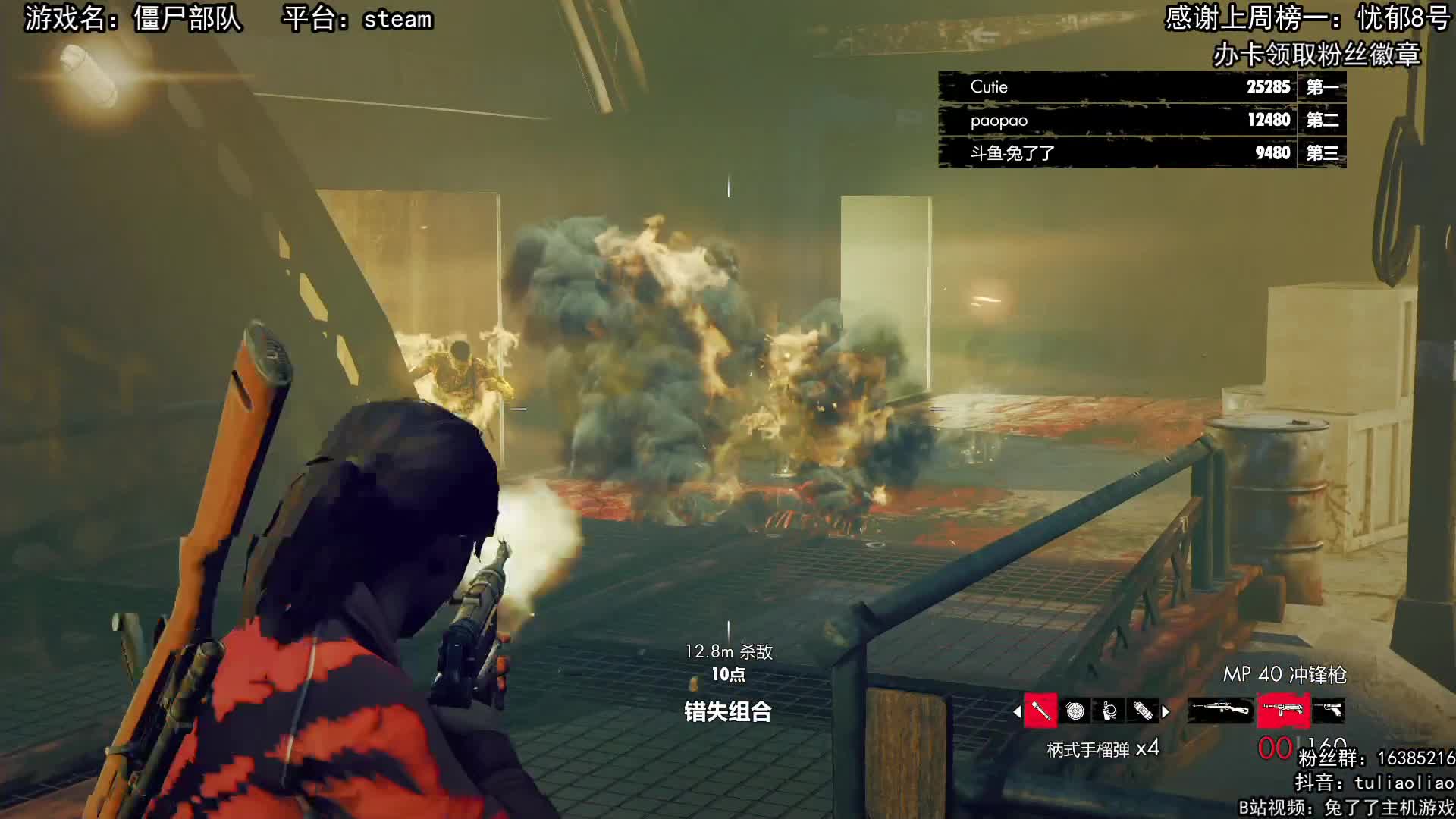This screenshot has width=1456, height=819.
Task: Switch to the pistol sidearm slot
Action: pyautogui.click(x=1329, y=710)
